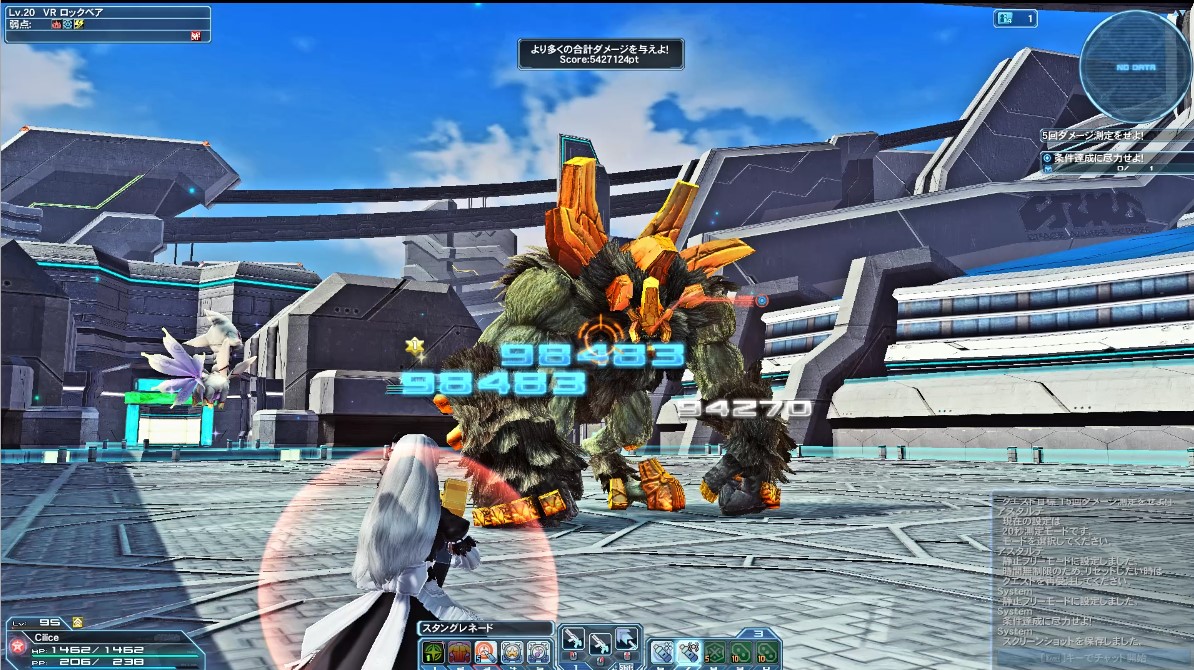
Task: Select the green item slot with count 5
Action: (714, 652)
